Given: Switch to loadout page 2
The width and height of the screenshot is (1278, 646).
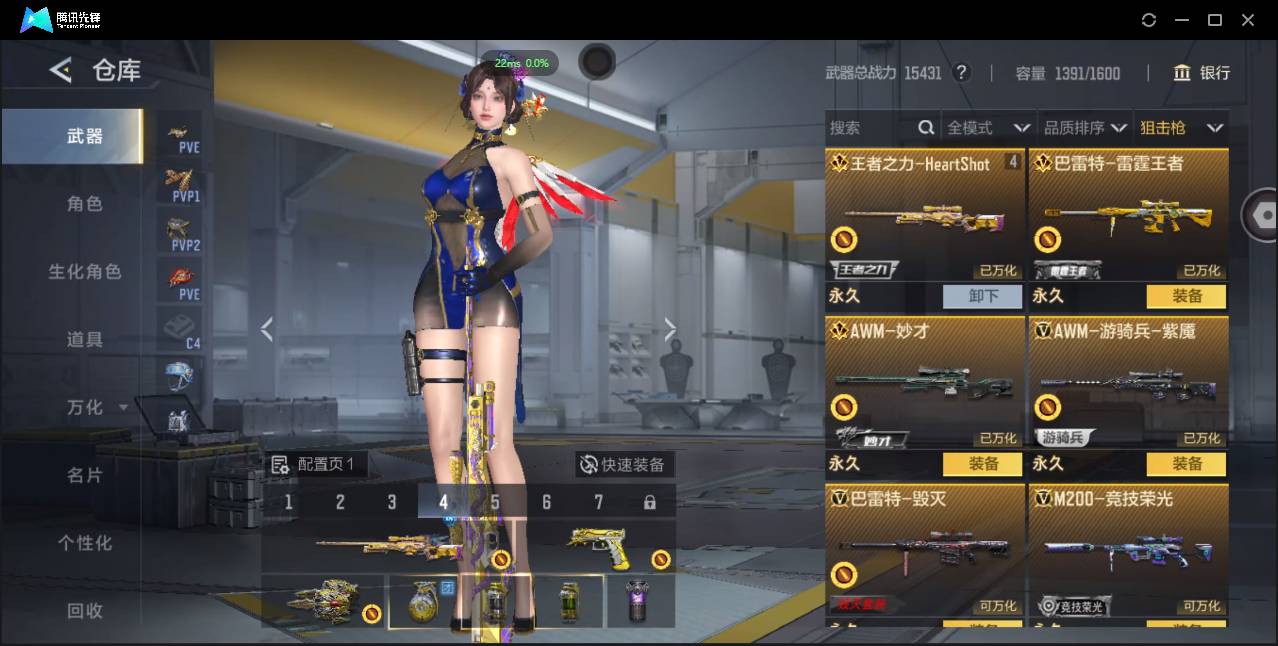Looking at the screenshot, I should pos(340,502).
